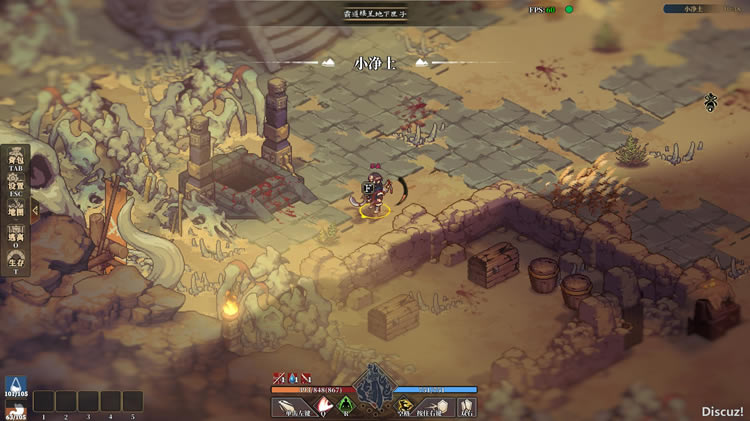Viewport: 750px width, 421px height.
Task: Open the 背包 backpack menu
Action: coord(16,161)
